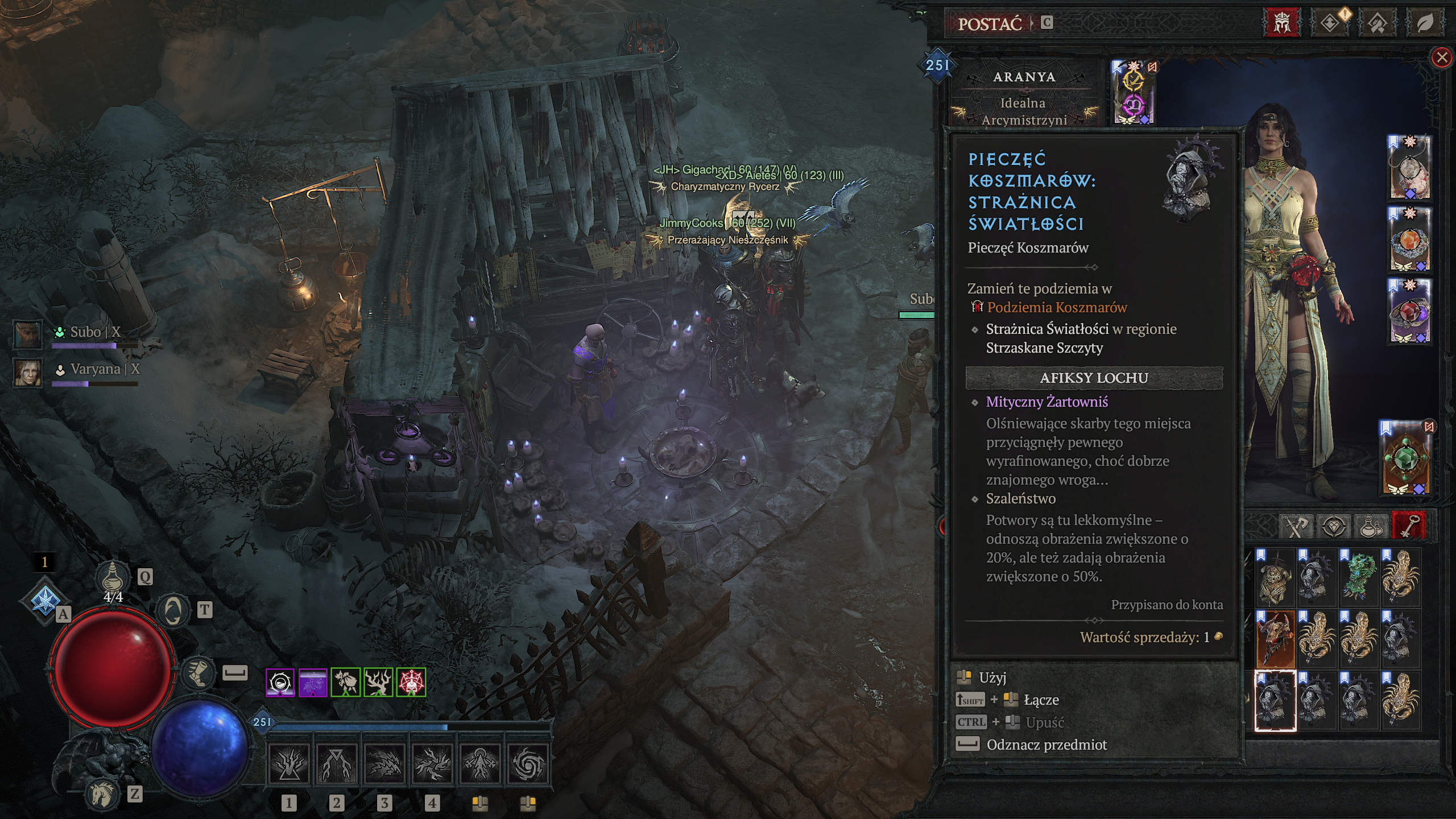Use the healing potion icon

point(112,577)
